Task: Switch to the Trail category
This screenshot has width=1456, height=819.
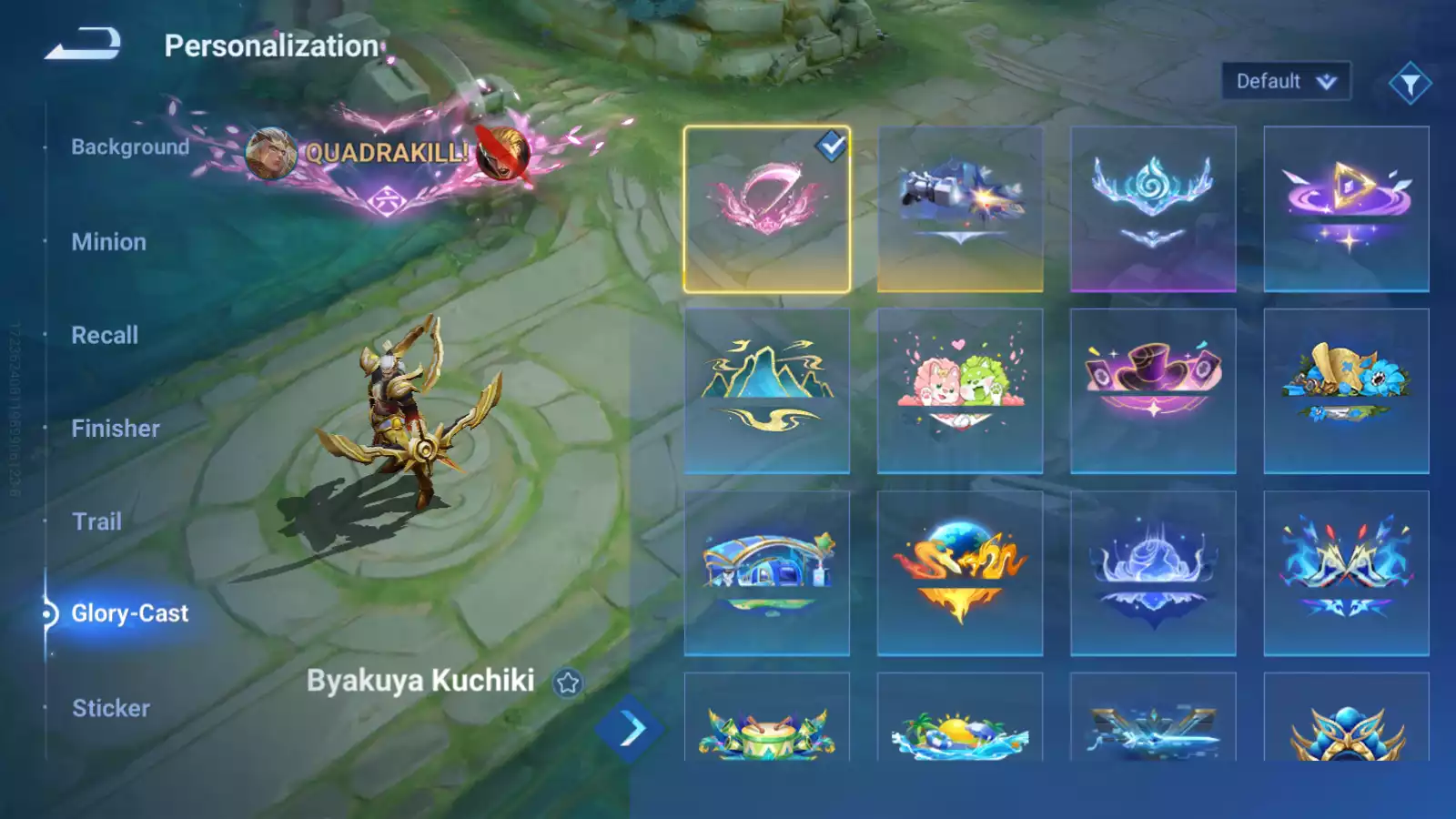Action: pyautogui.click(x=96, y=521)
